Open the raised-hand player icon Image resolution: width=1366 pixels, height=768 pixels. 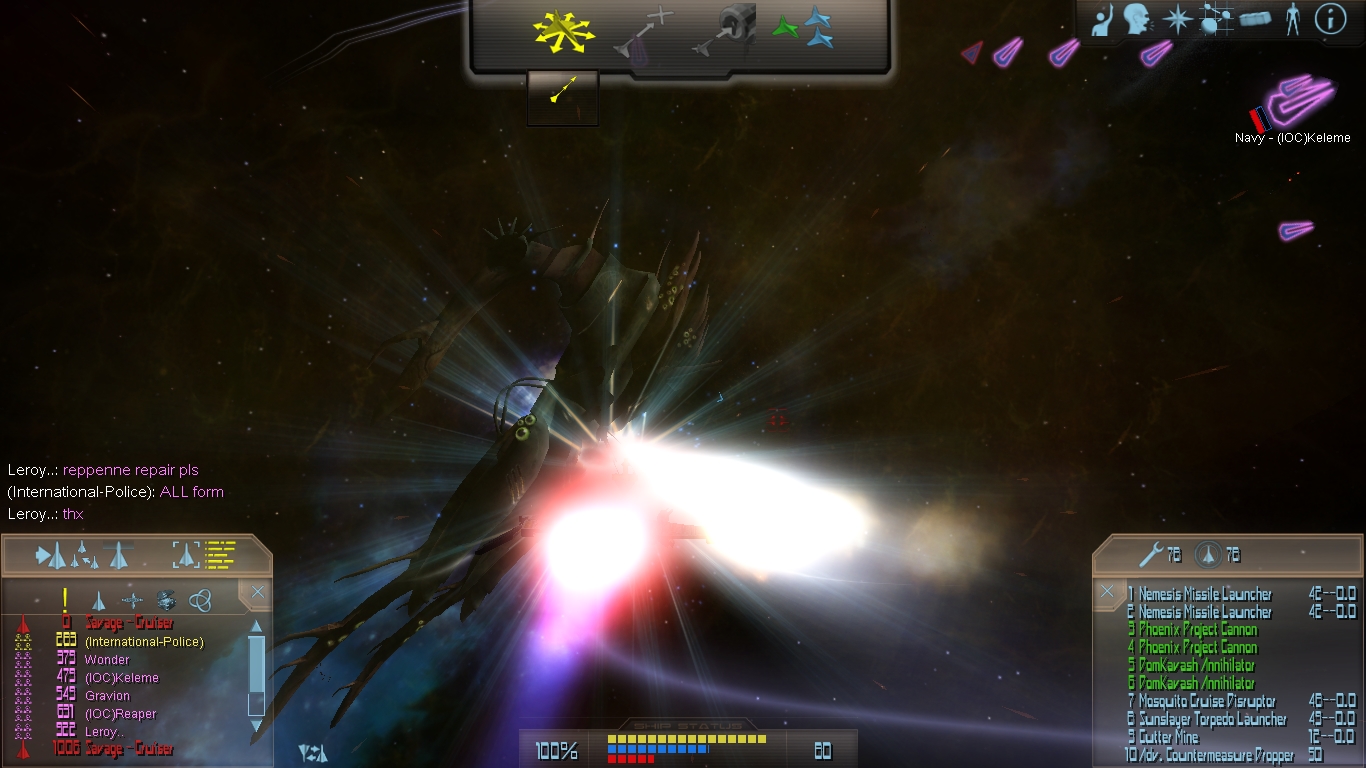pyautogui.click(x=1102, y=21)
